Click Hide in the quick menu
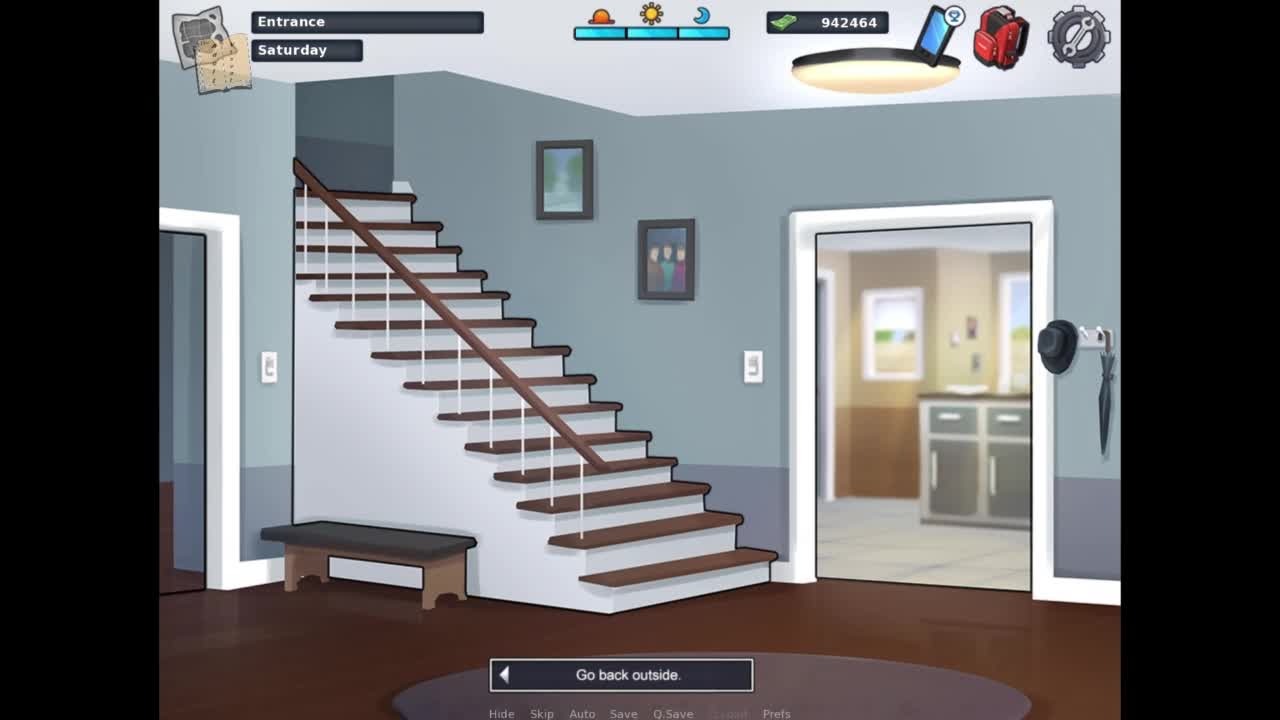This screenshot has width=1280, height=720. point(501,714)
